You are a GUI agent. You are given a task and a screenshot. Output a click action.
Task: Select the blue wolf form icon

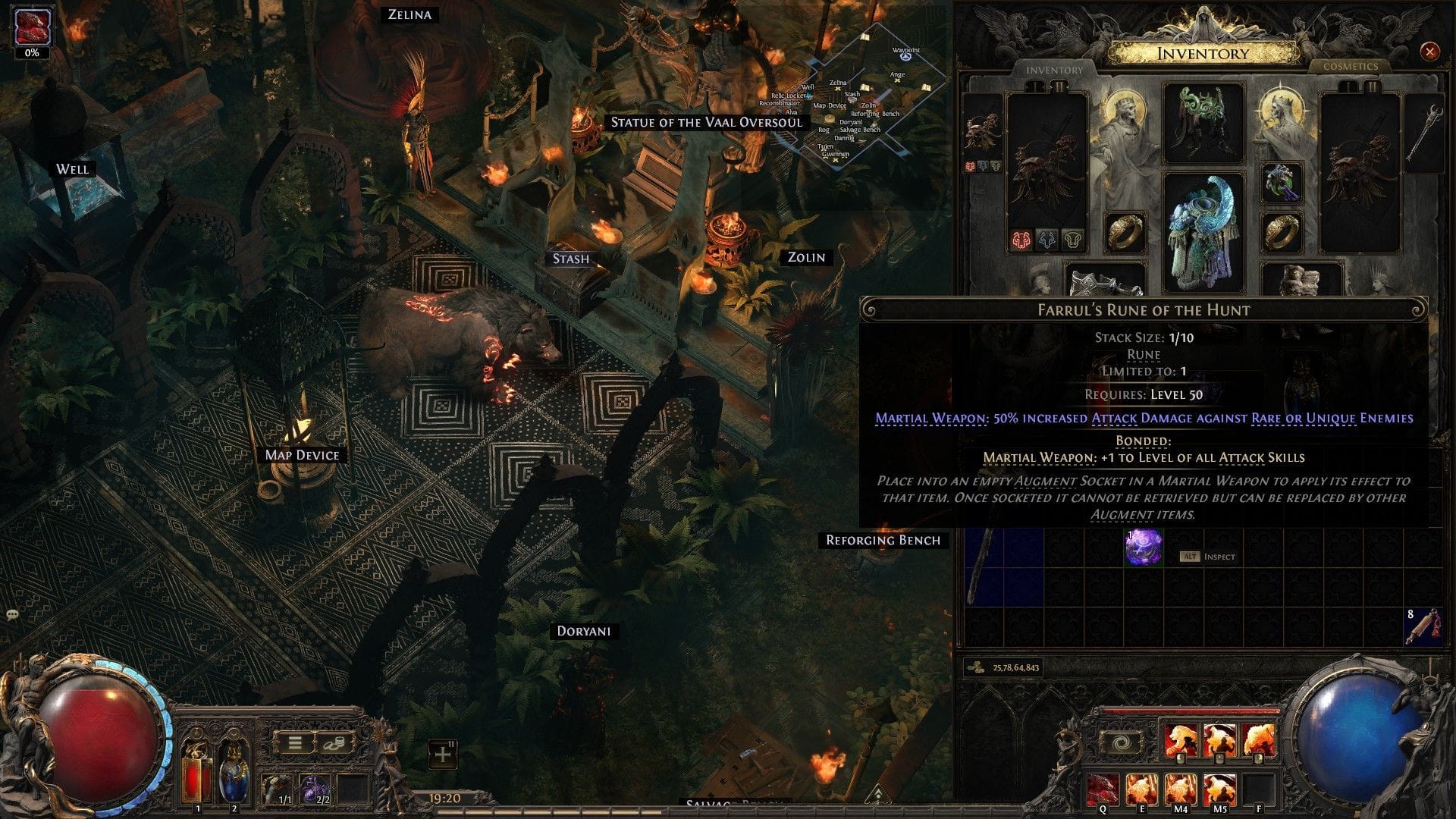tap(1046, 240)
